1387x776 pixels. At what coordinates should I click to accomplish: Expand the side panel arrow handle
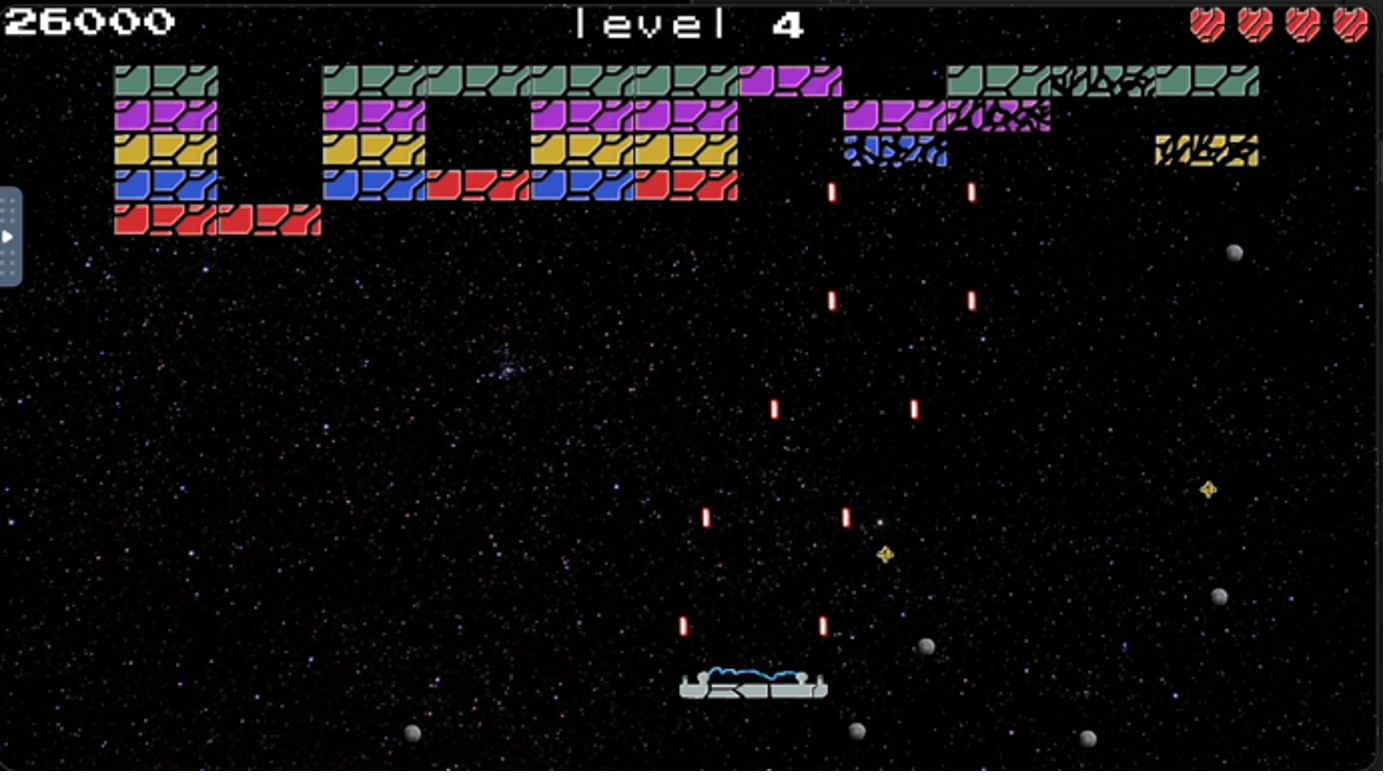point(9,237)
